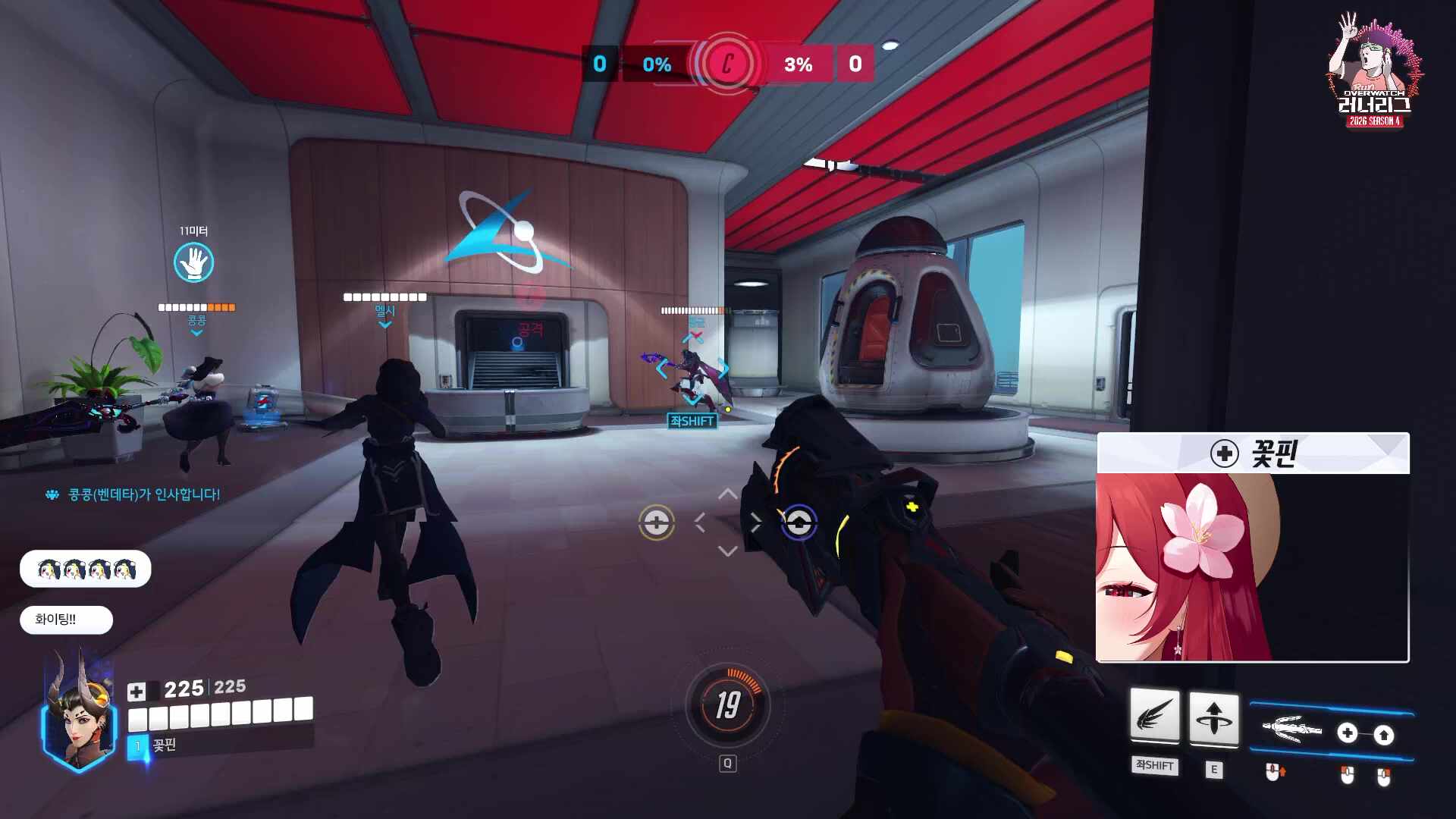Viewport: 1456px width, 819px height.
Task: Click the 화이팅!! chat message bubble
Action: click(x=66, y=620)
